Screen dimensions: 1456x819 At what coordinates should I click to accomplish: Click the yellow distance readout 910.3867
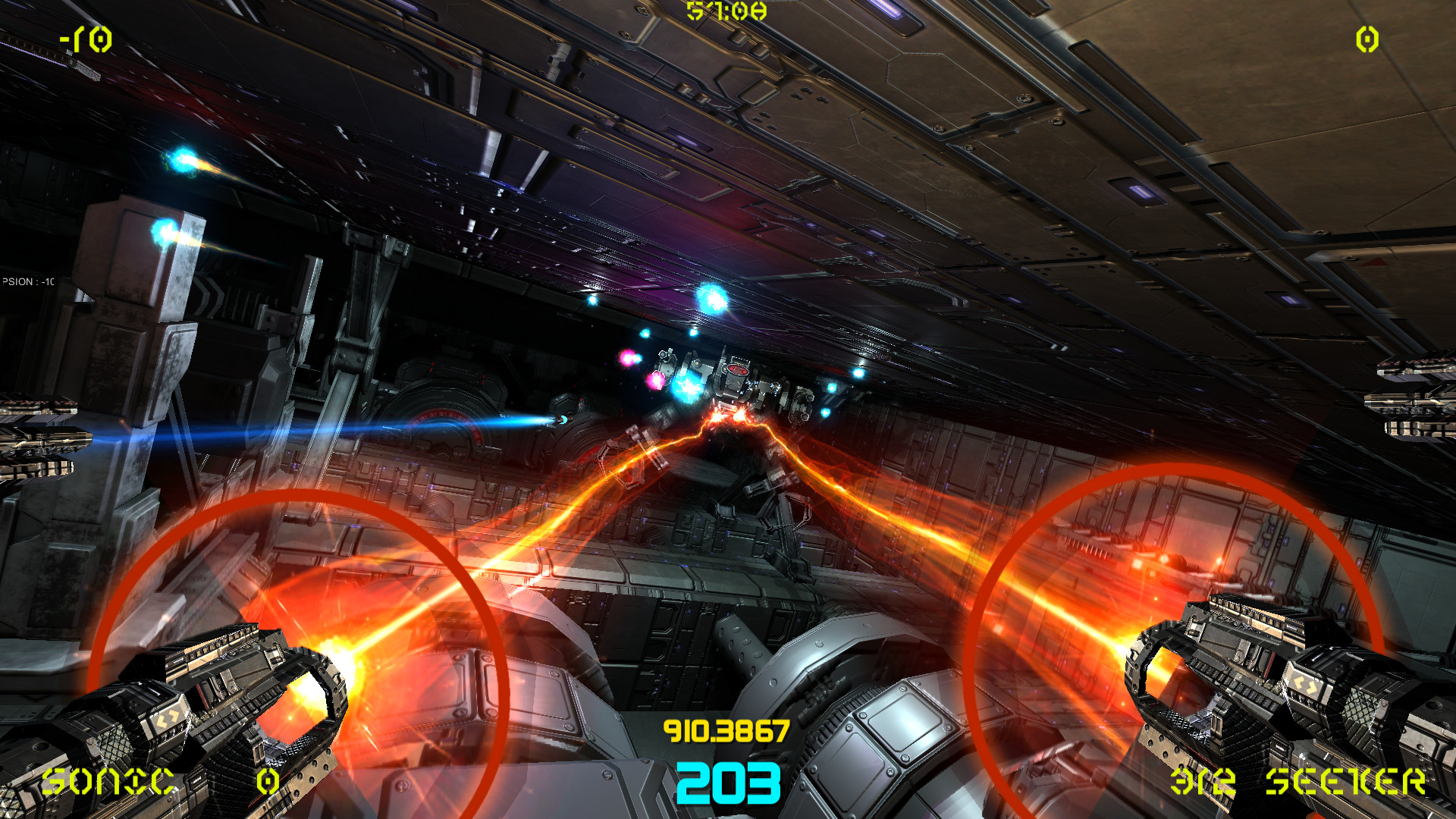[726, 730]
